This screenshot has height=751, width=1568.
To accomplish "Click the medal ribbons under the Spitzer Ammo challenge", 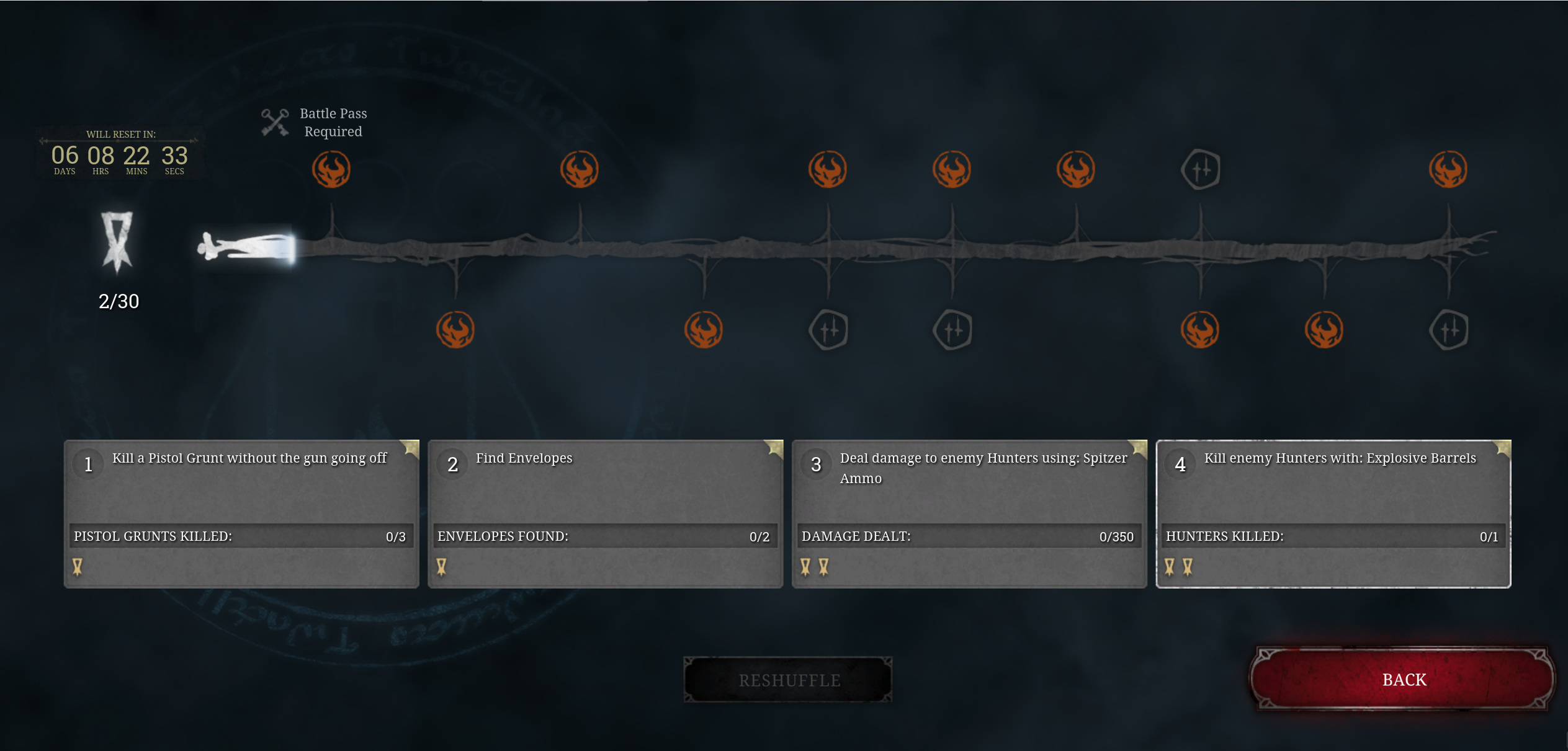I will (x=814, y=566).
